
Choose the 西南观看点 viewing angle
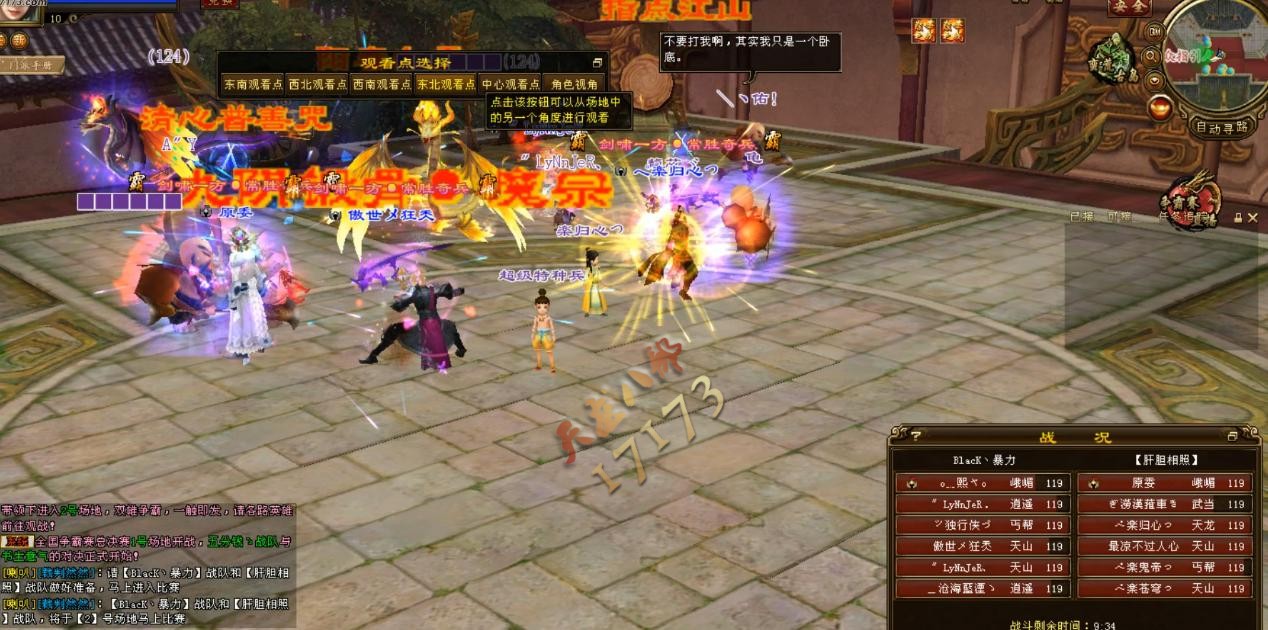382,85
